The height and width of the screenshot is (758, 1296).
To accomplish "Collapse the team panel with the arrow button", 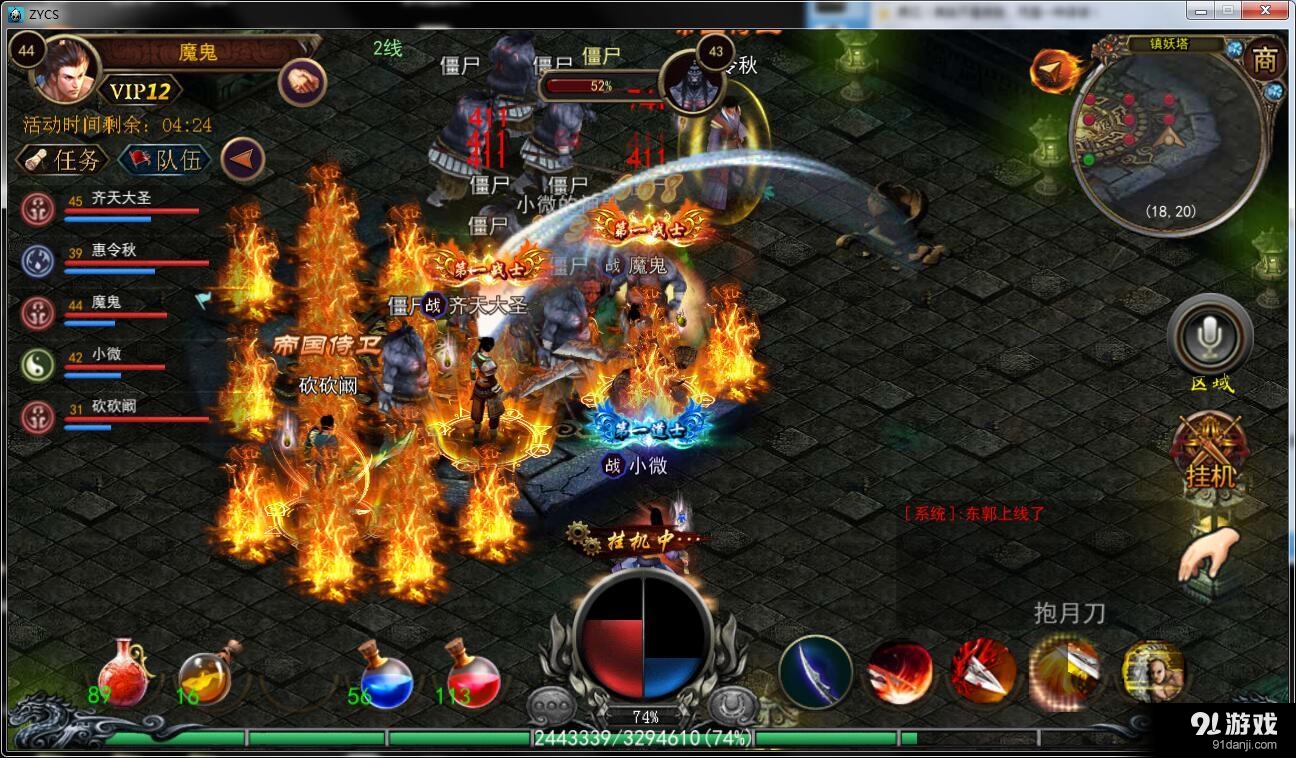I will [x=242, y=159].
